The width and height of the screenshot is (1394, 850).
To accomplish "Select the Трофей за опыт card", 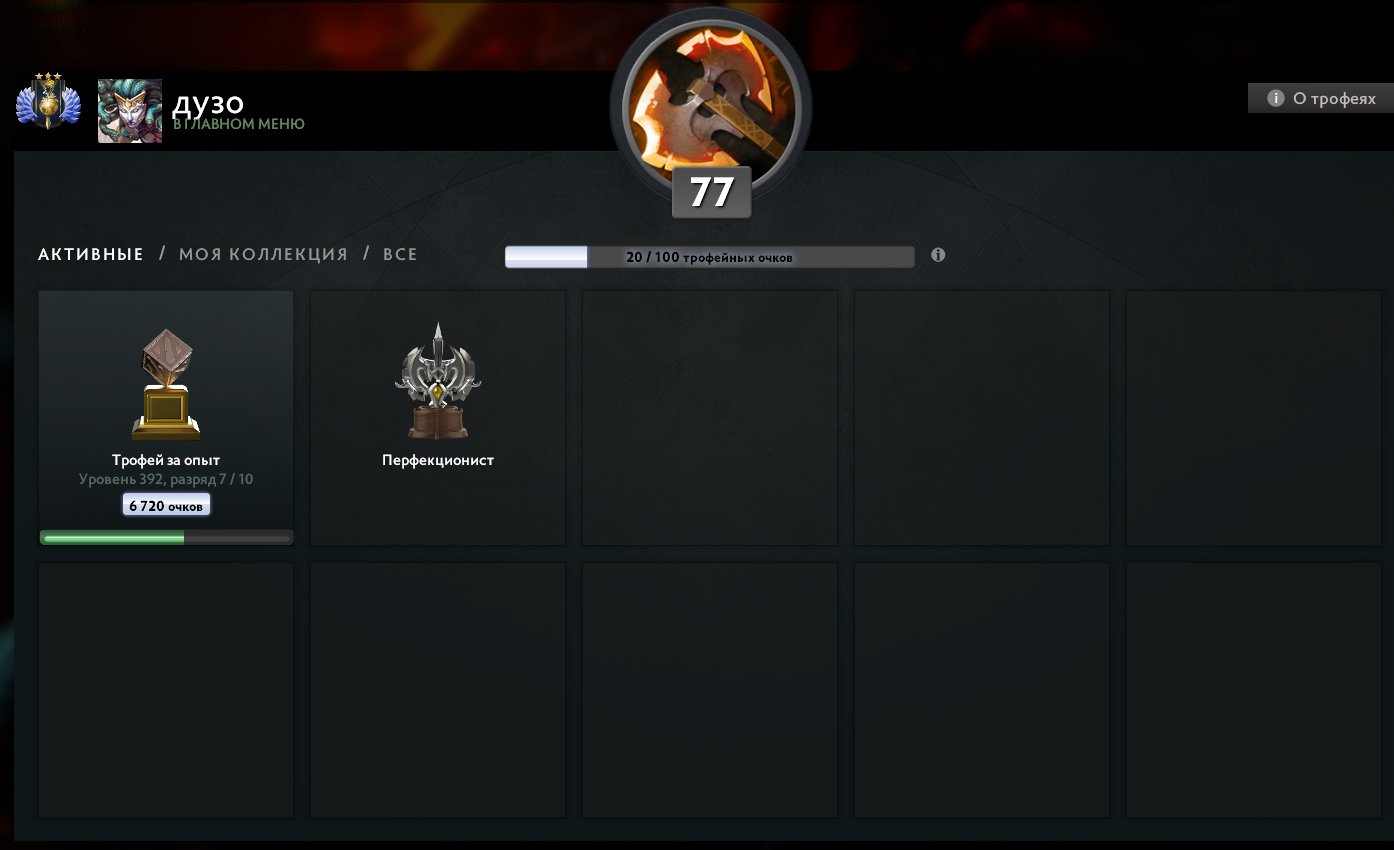I will click(x=165, y=417).
